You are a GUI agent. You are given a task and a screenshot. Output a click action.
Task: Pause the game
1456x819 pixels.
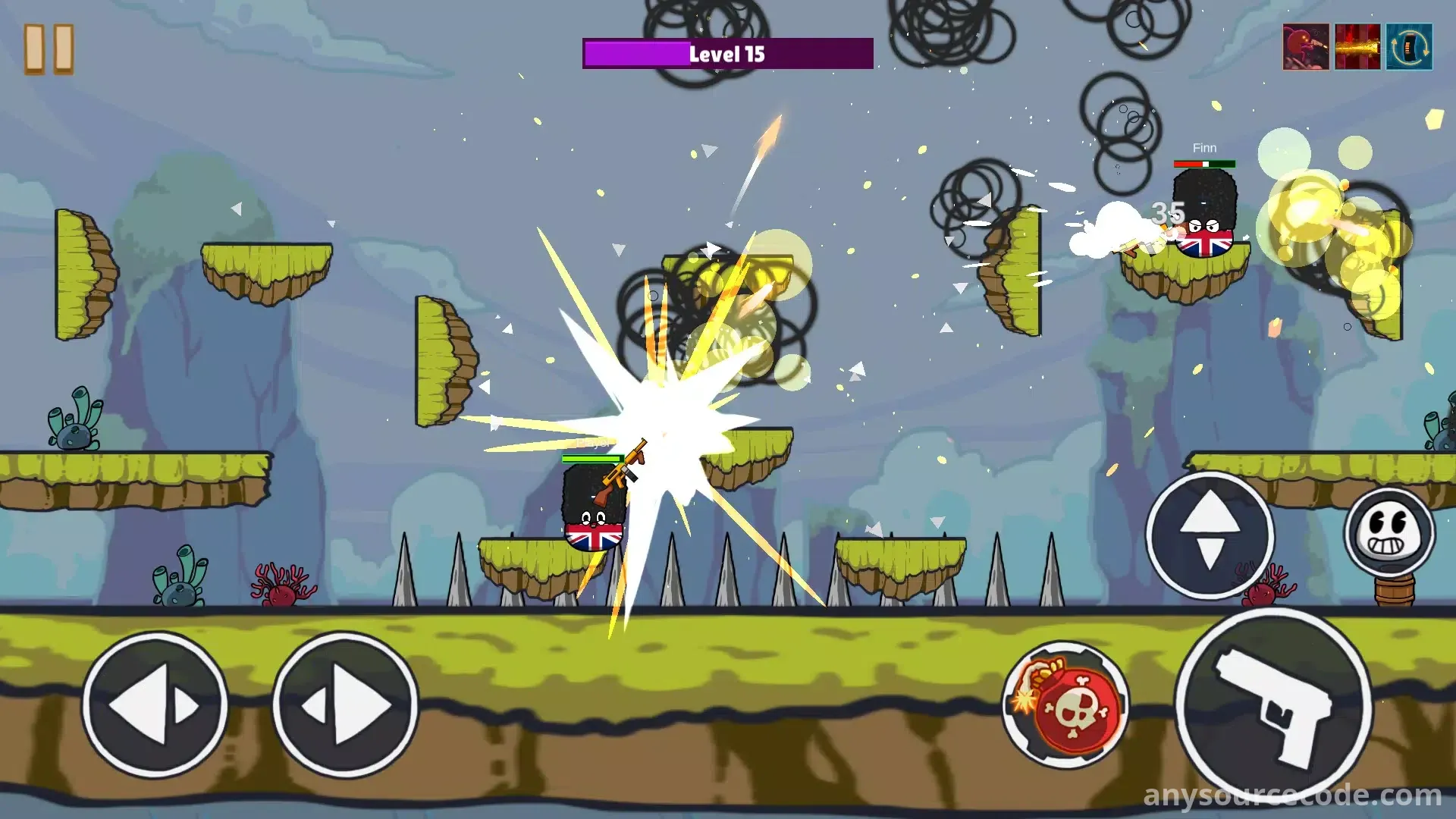49,49
